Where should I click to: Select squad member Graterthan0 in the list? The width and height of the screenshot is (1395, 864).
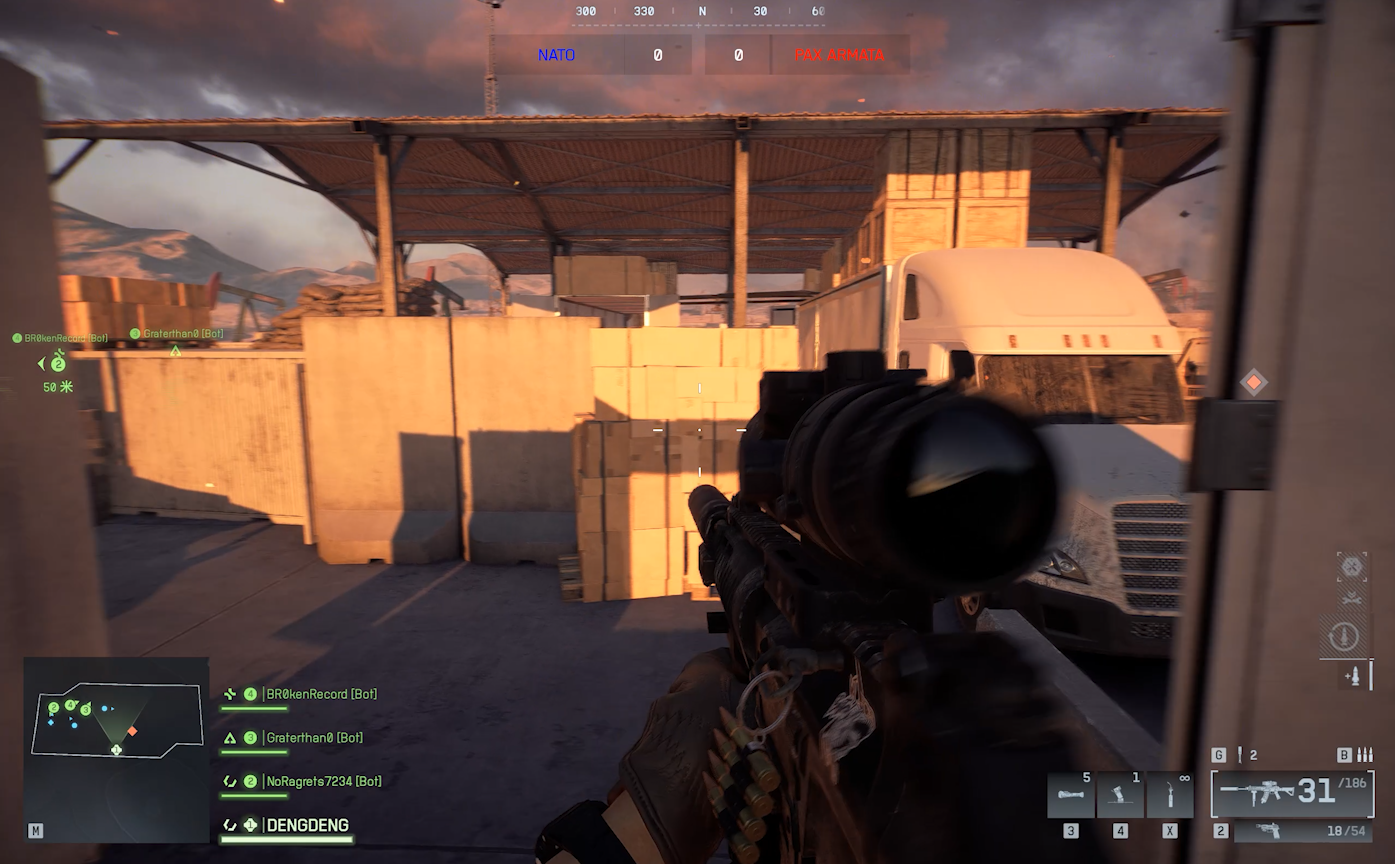(314, 738)
